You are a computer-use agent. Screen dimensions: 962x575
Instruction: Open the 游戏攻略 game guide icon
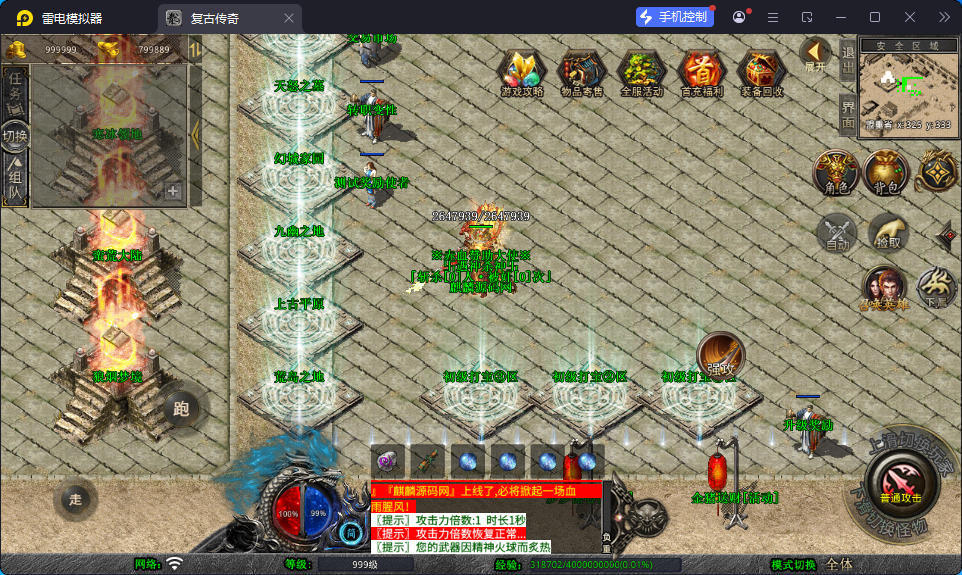click(521, 72)
